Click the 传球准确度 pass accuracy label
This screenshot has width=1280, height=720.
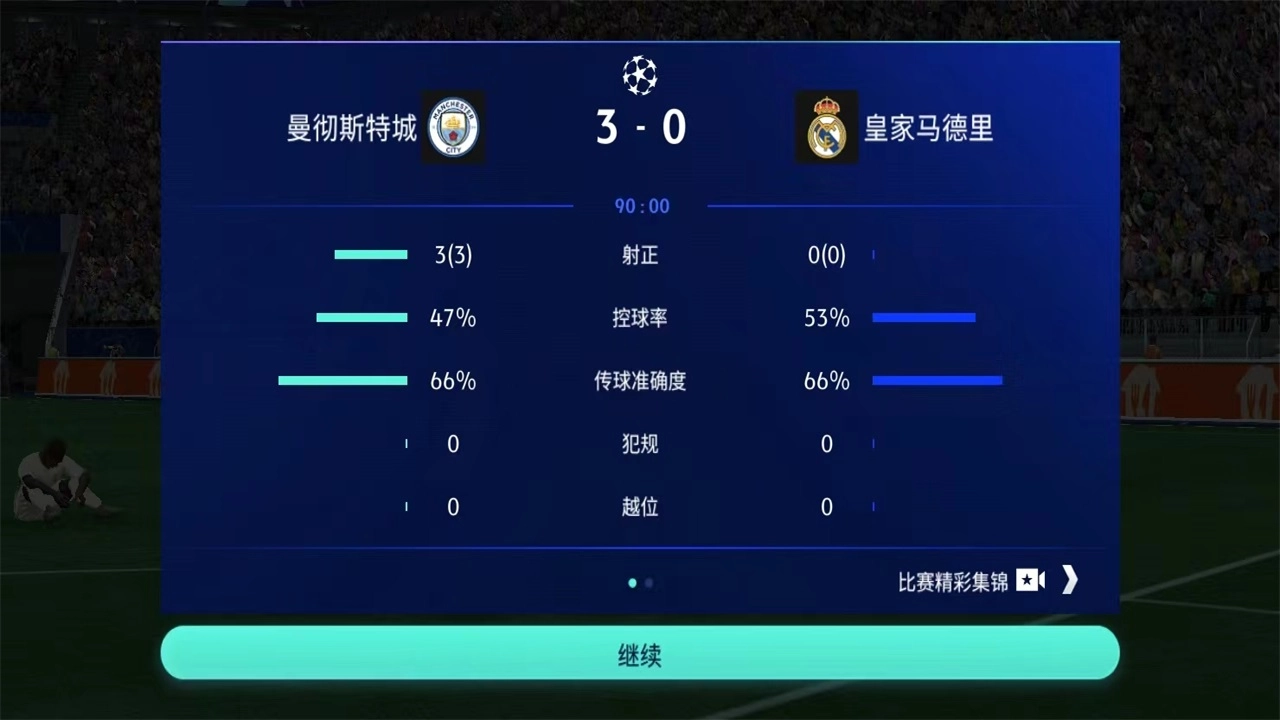(x=639, y=381)
